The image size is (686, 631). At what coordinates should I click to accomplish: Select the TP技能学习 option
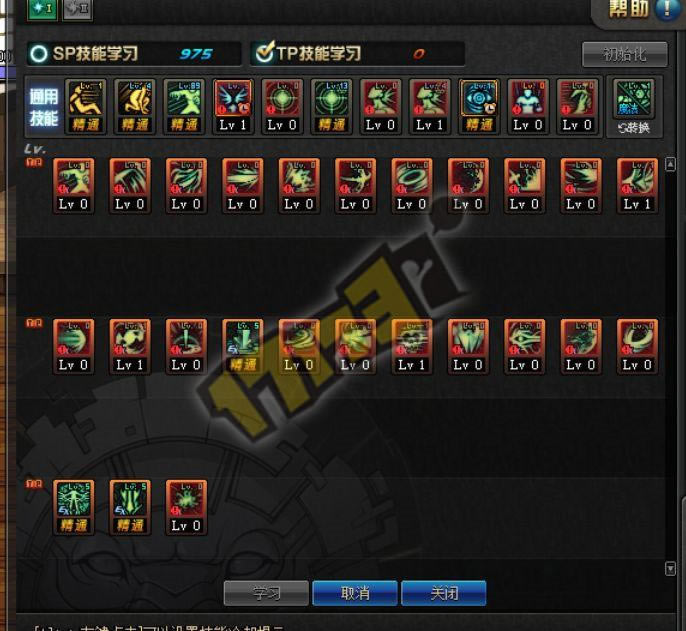click(309, 54)
